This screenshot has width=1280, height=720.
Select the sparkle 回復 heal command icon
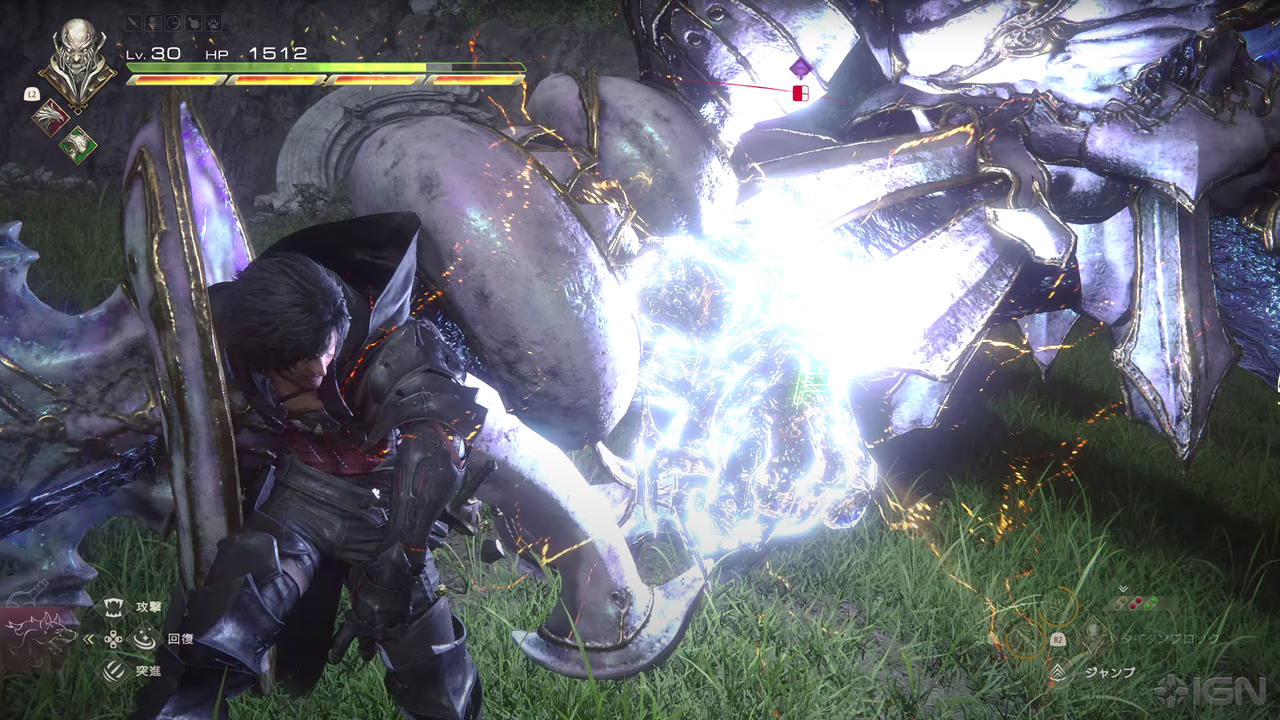click(x=145, y=639)
